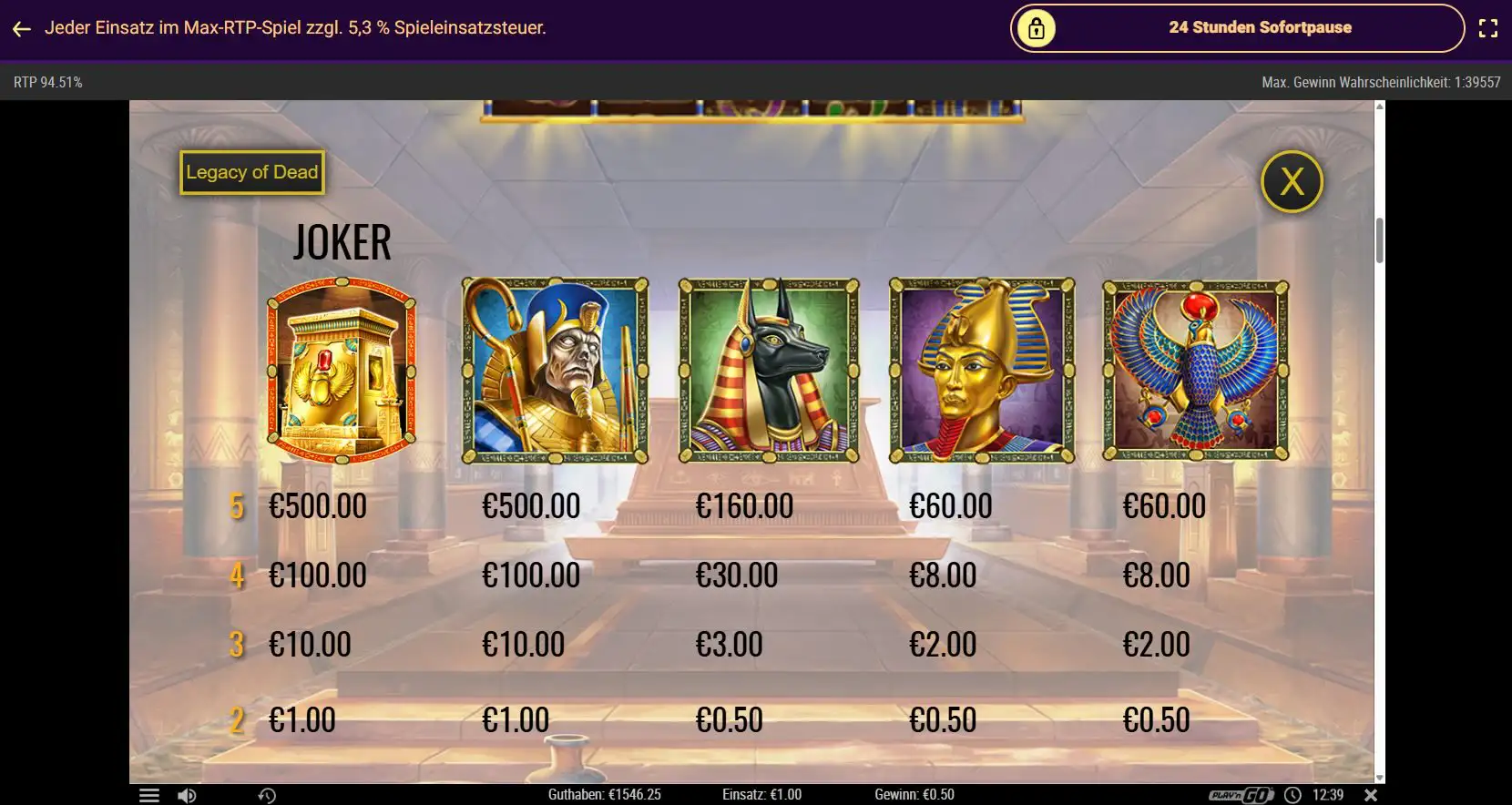Close the paytable with the X button
The image size is (1512, 805).
[1292, 182]
